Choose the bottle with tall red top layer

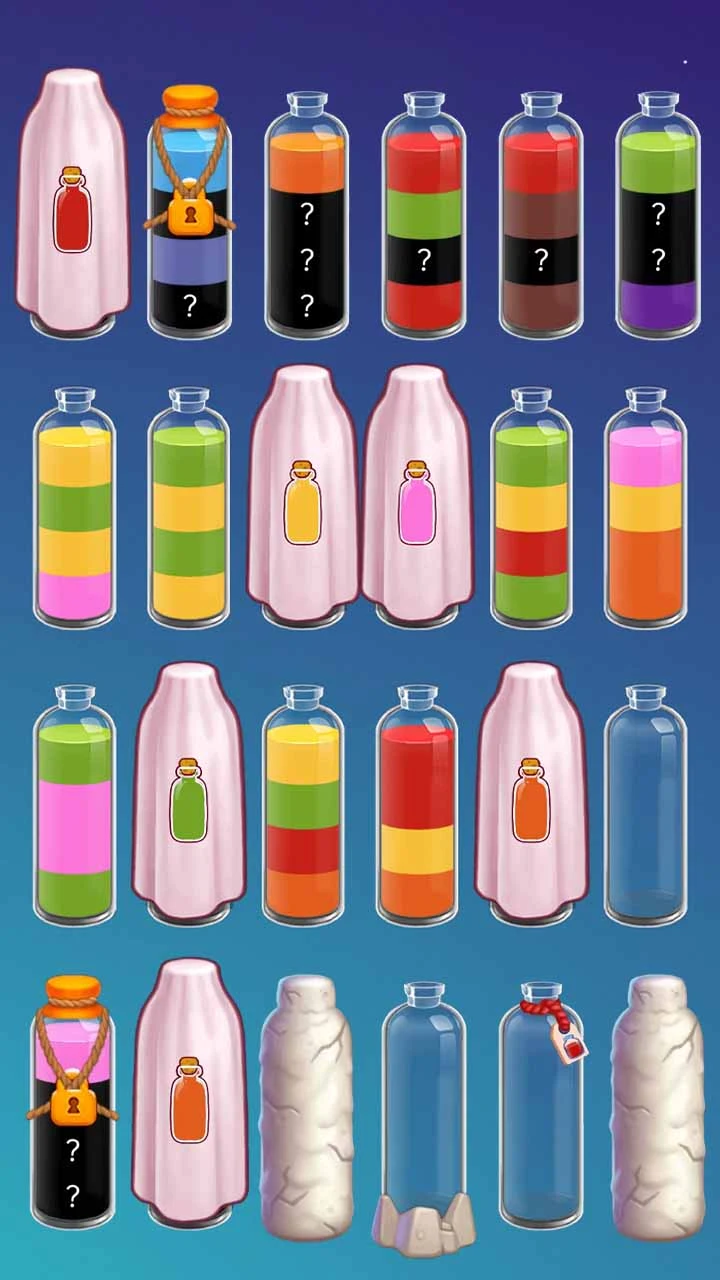[417, 805]
